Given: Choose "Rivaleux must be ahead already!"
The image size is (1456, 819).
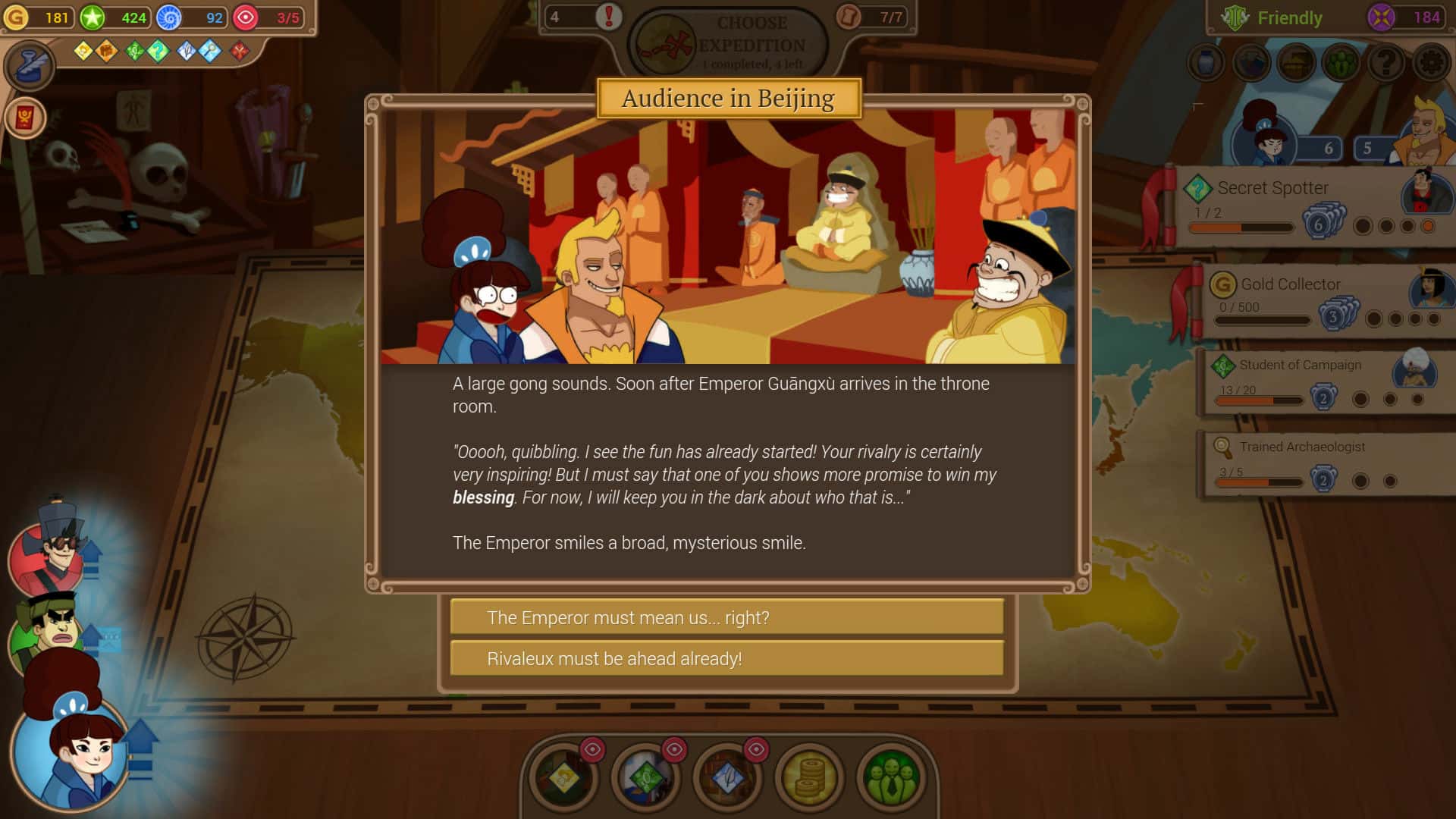Looking at the screenshot, I should point(726,658).
